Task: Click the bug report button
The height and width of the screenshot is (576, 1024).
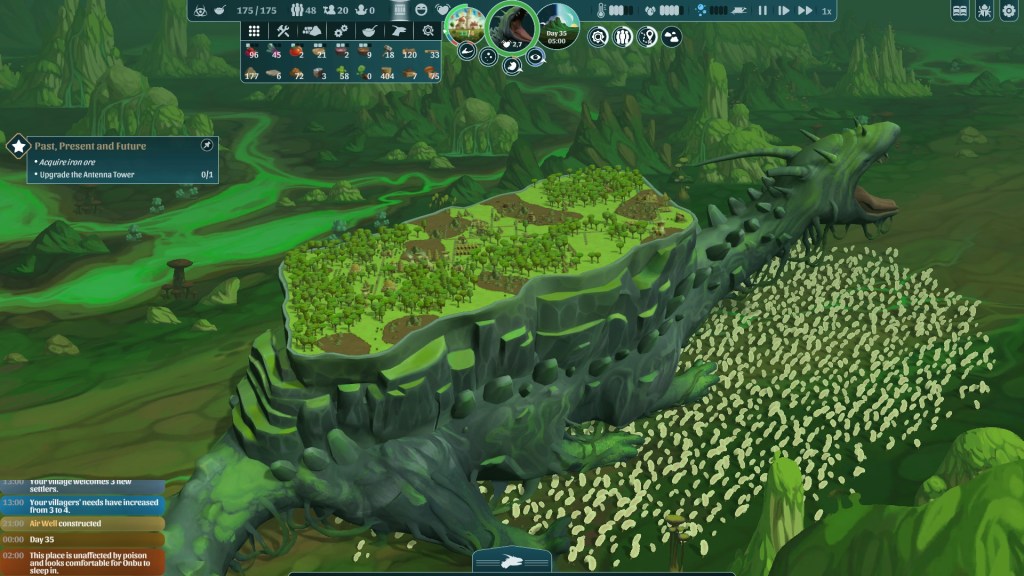Action: point(985,11)
